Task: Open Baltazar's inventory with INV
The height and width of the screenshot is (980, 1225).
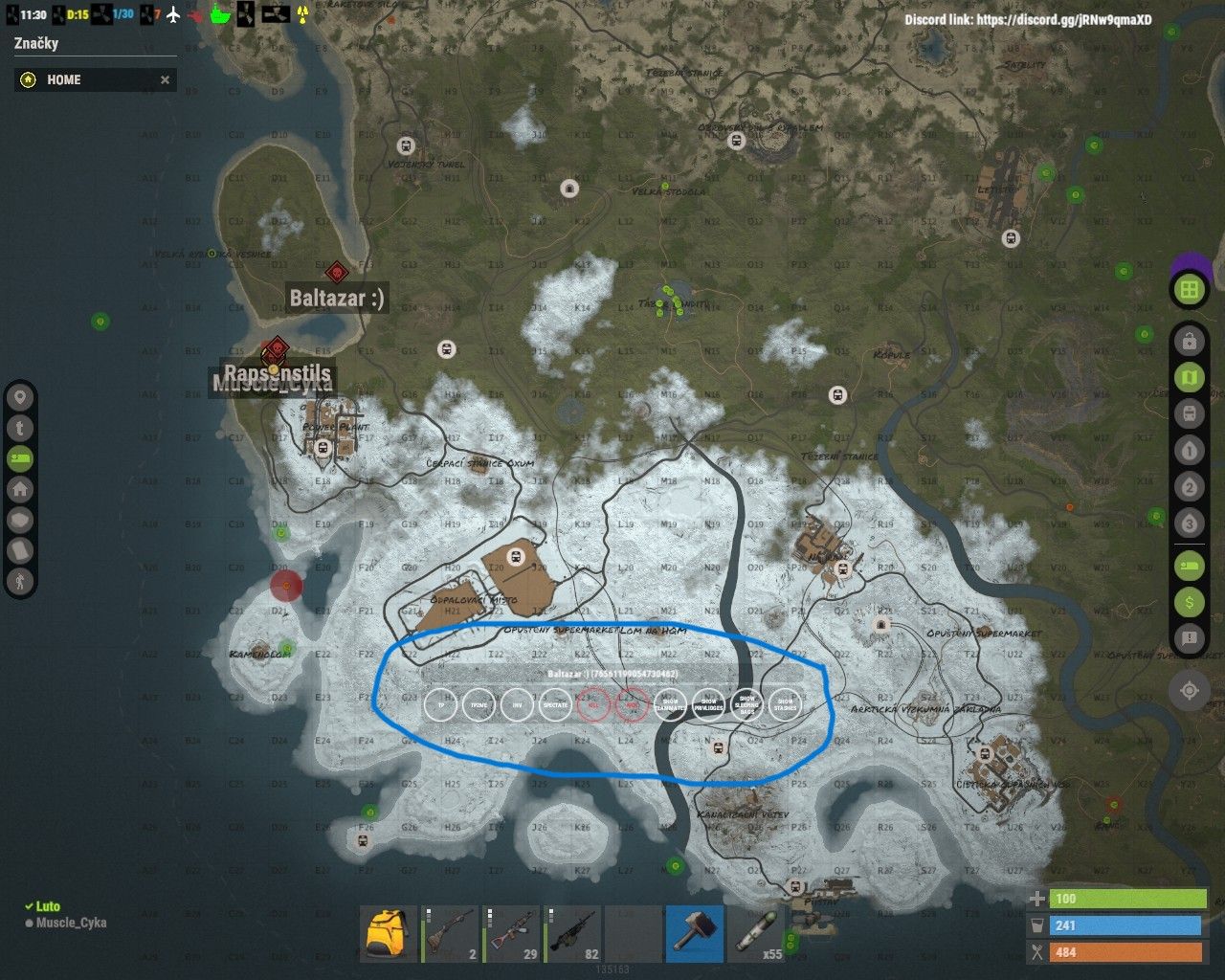Action: pyautogui.click(x=517, y=705)
